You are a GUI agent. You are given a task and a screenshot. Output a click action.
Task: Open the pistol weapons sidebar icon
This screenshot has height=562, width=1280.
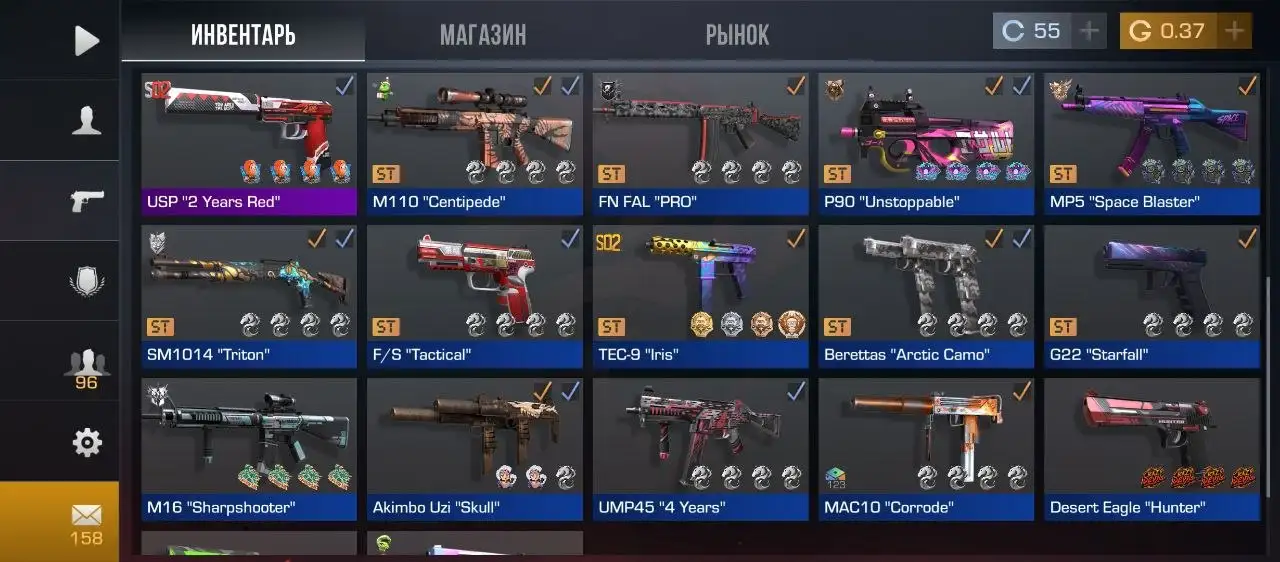(x=87, y=200)
